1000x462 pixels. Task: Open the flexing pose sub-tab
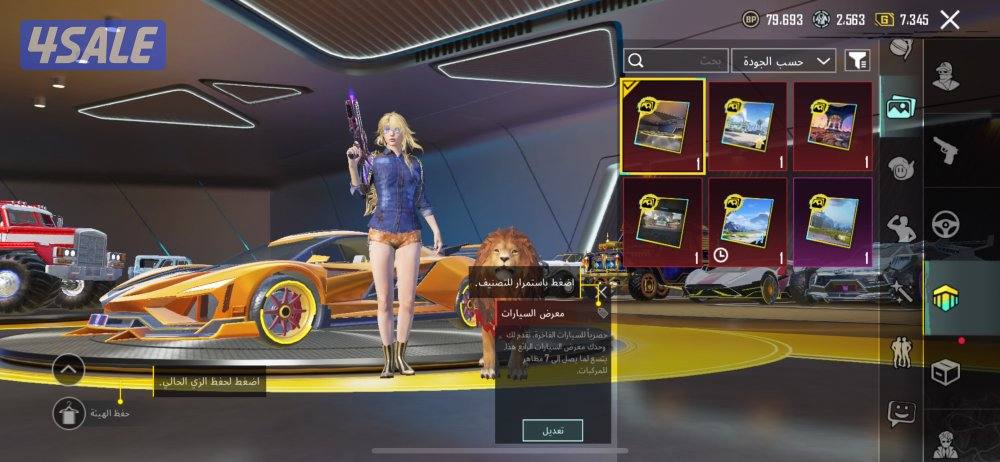pyautogui.click(x=900, y=226)
